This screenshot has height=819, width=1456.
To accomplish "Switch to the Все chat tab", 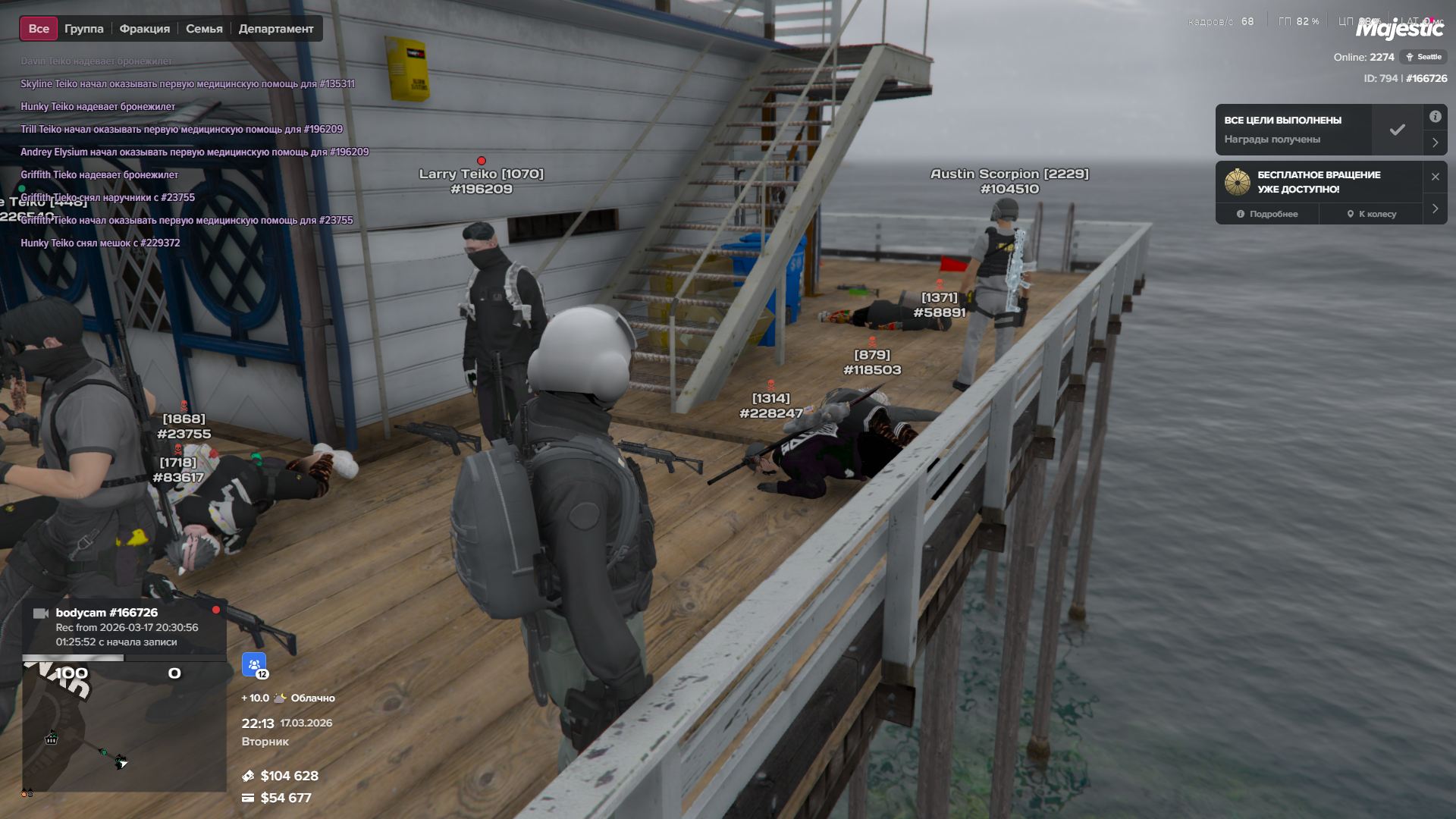I will (x=39, y=29).
